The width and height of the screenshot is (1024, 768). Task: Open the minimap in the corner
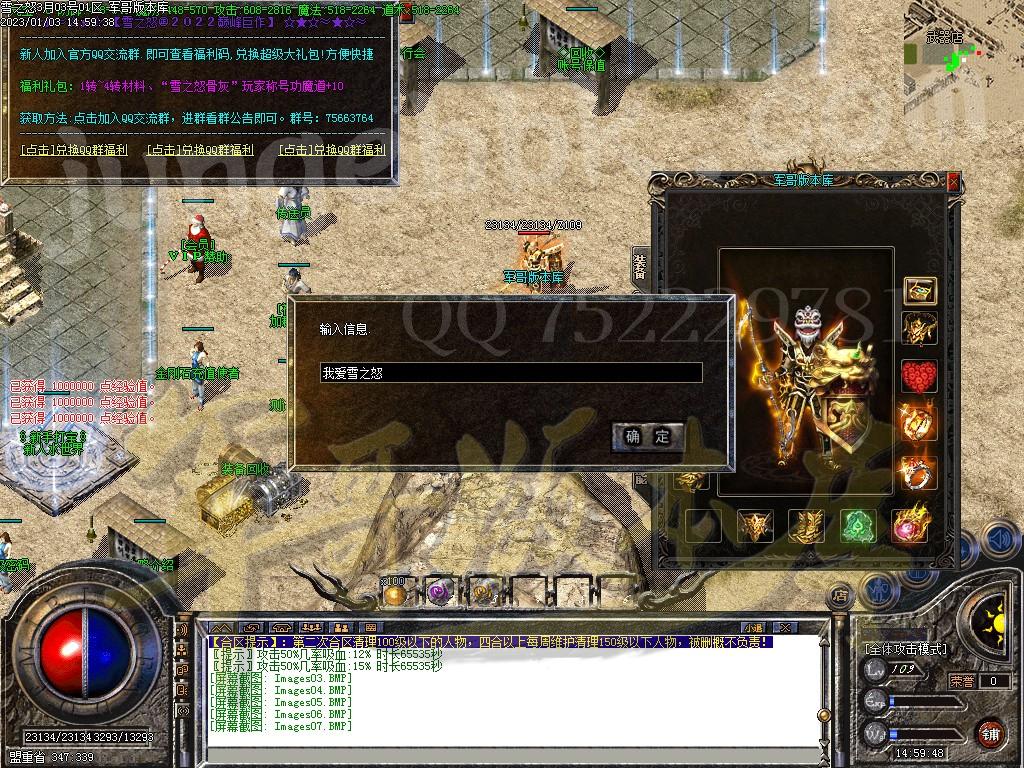tap(962, 42)
